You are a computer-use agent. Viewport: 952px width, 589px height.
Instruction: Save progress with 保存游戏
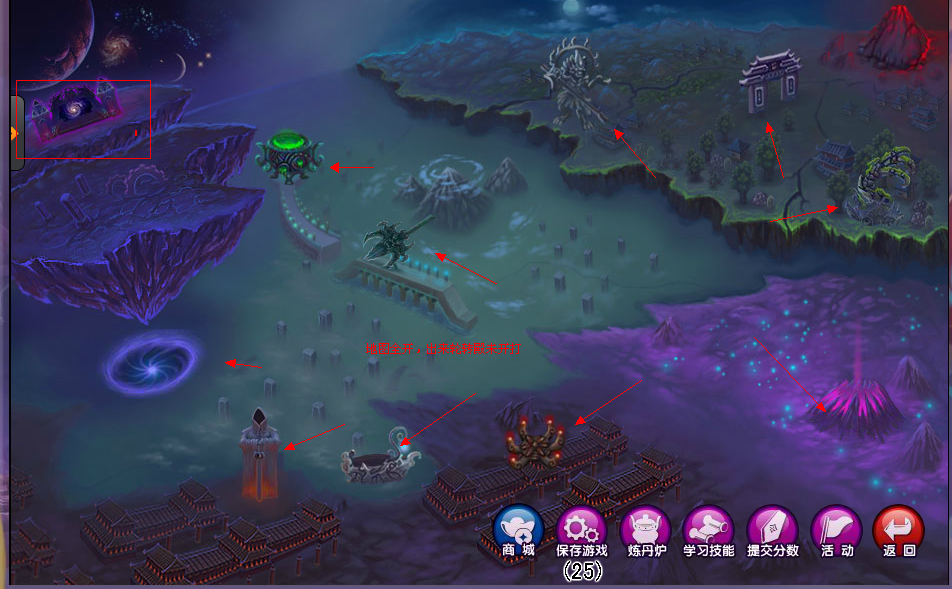(582, 531)
